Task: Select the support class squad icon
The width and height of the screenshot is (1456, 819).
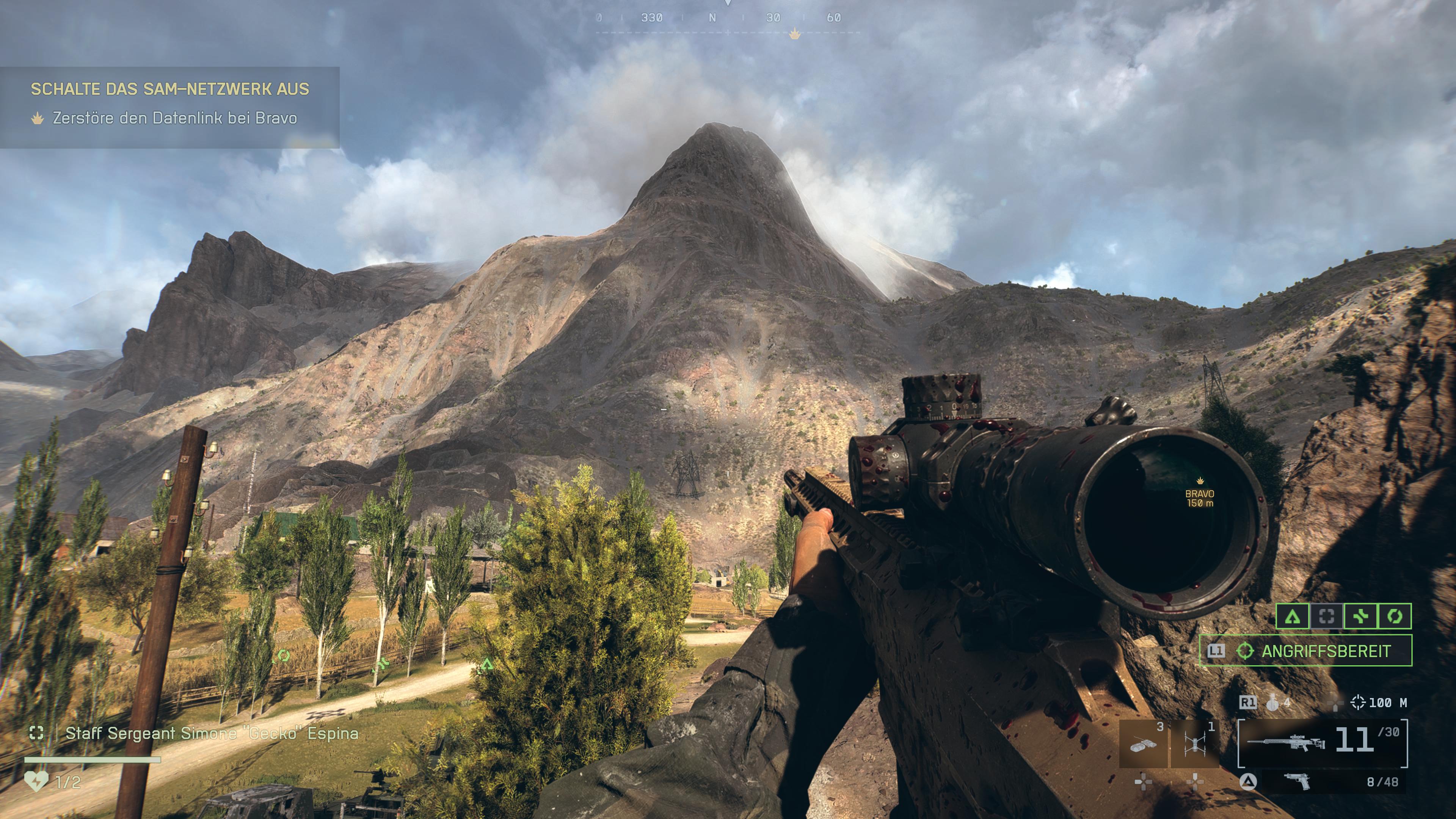Action: [x=1395, y=616]
